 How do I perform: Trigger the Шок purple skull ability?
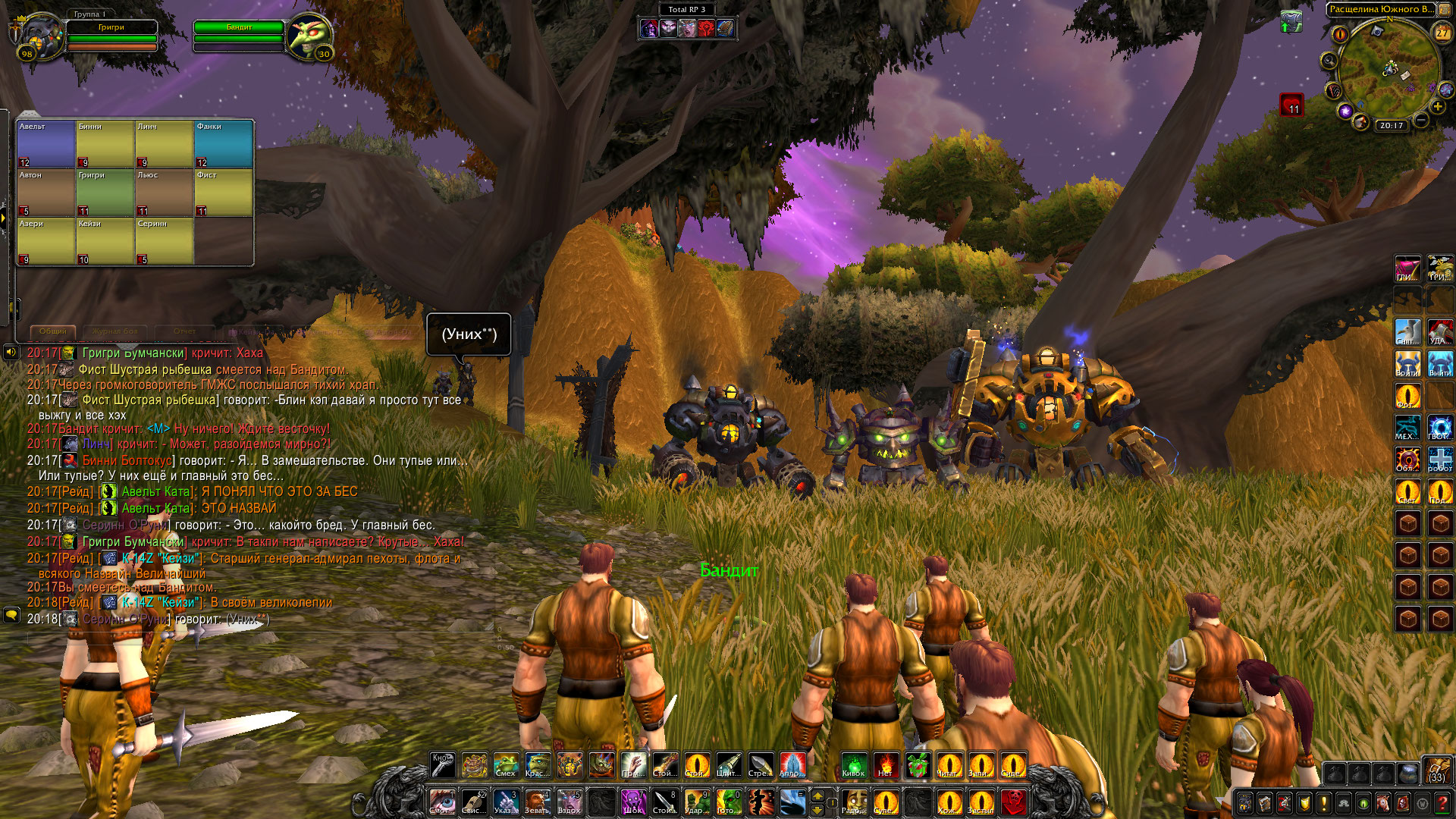pos(632,801)
